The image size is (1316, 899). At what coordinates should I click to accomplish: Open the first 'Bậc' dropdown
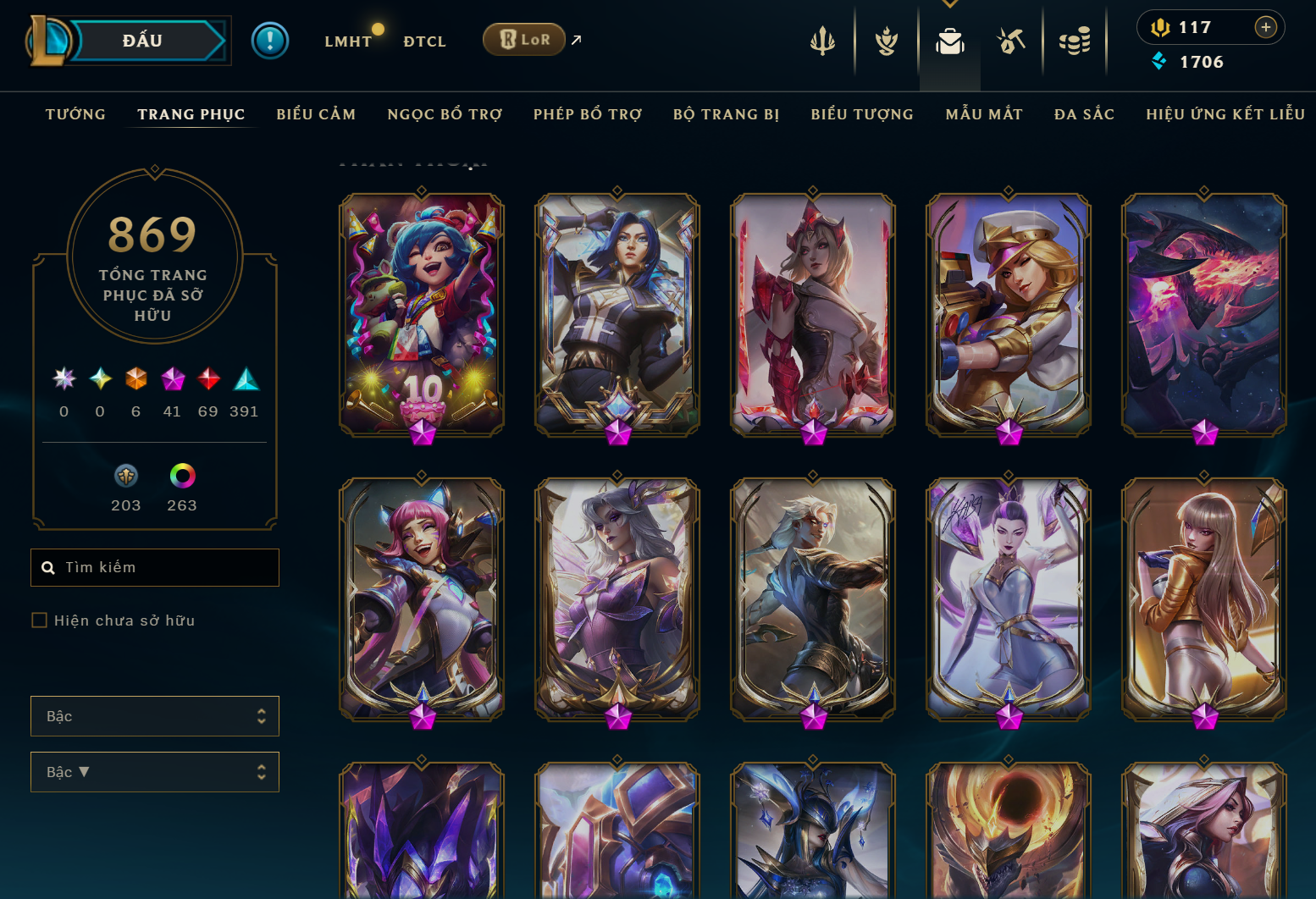155,715
